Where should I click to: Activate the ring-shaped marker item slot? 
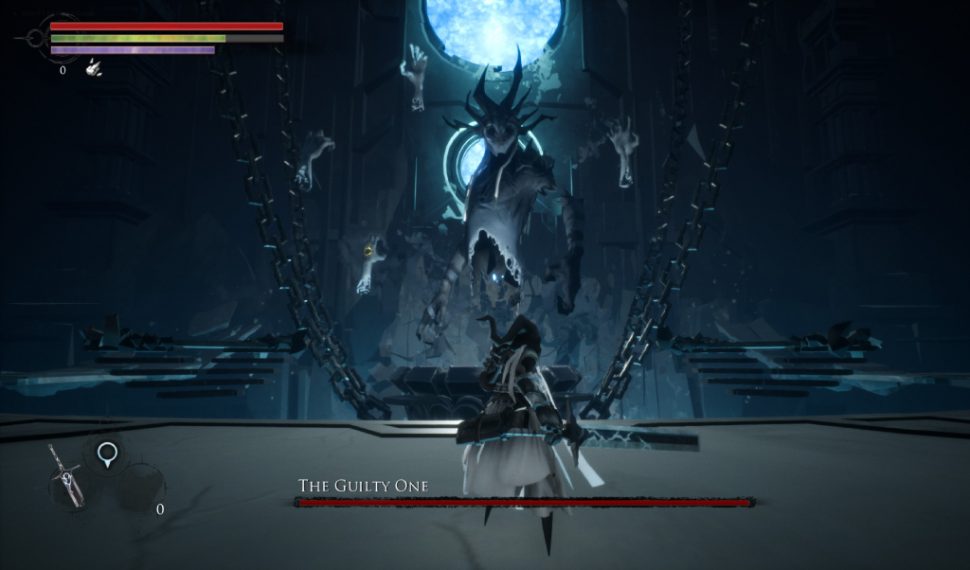coord(106,457)
